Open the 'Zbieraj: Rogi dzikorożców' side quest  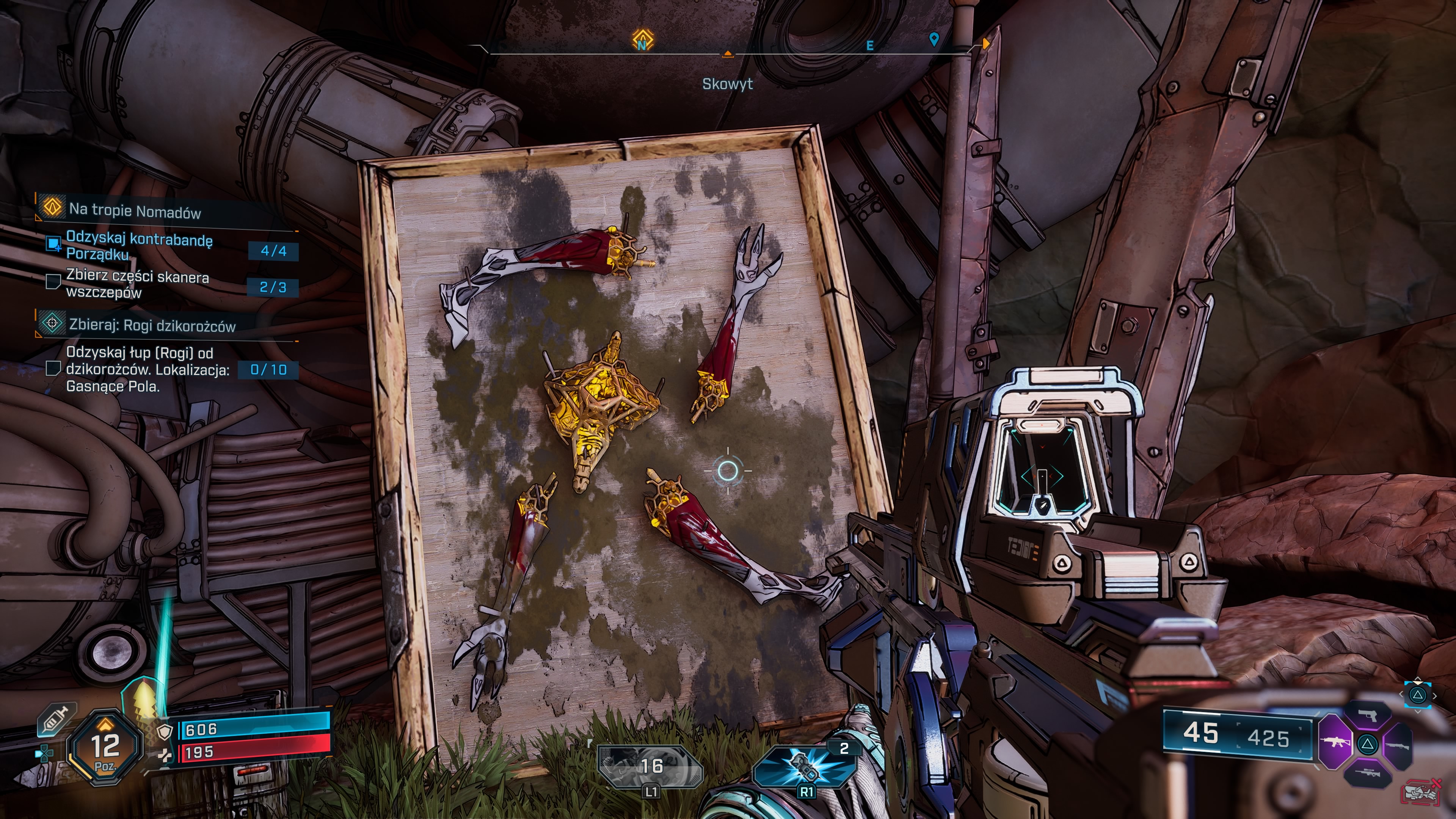pos(152,326)
